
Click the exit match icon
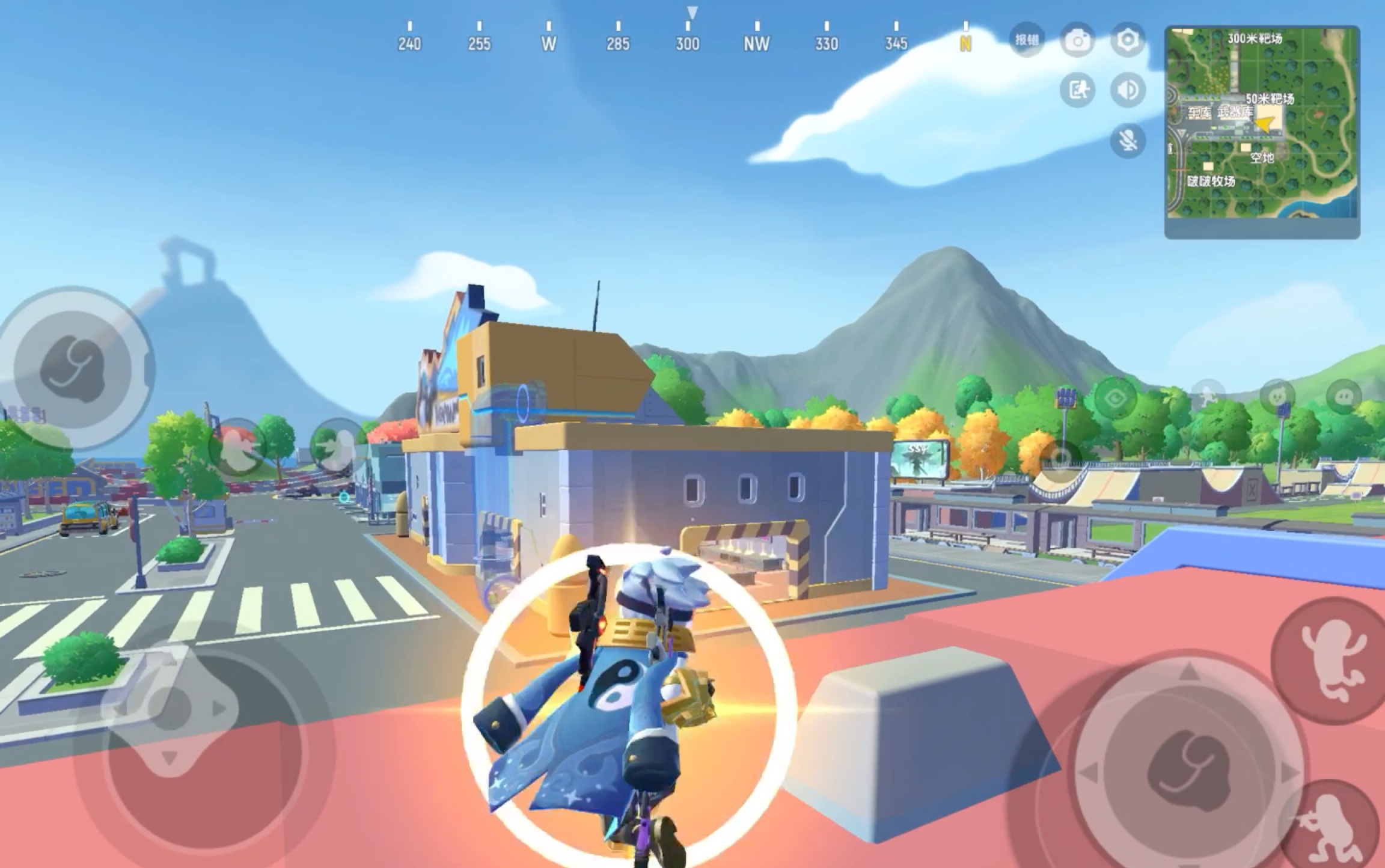click(x=1077, y=90)
